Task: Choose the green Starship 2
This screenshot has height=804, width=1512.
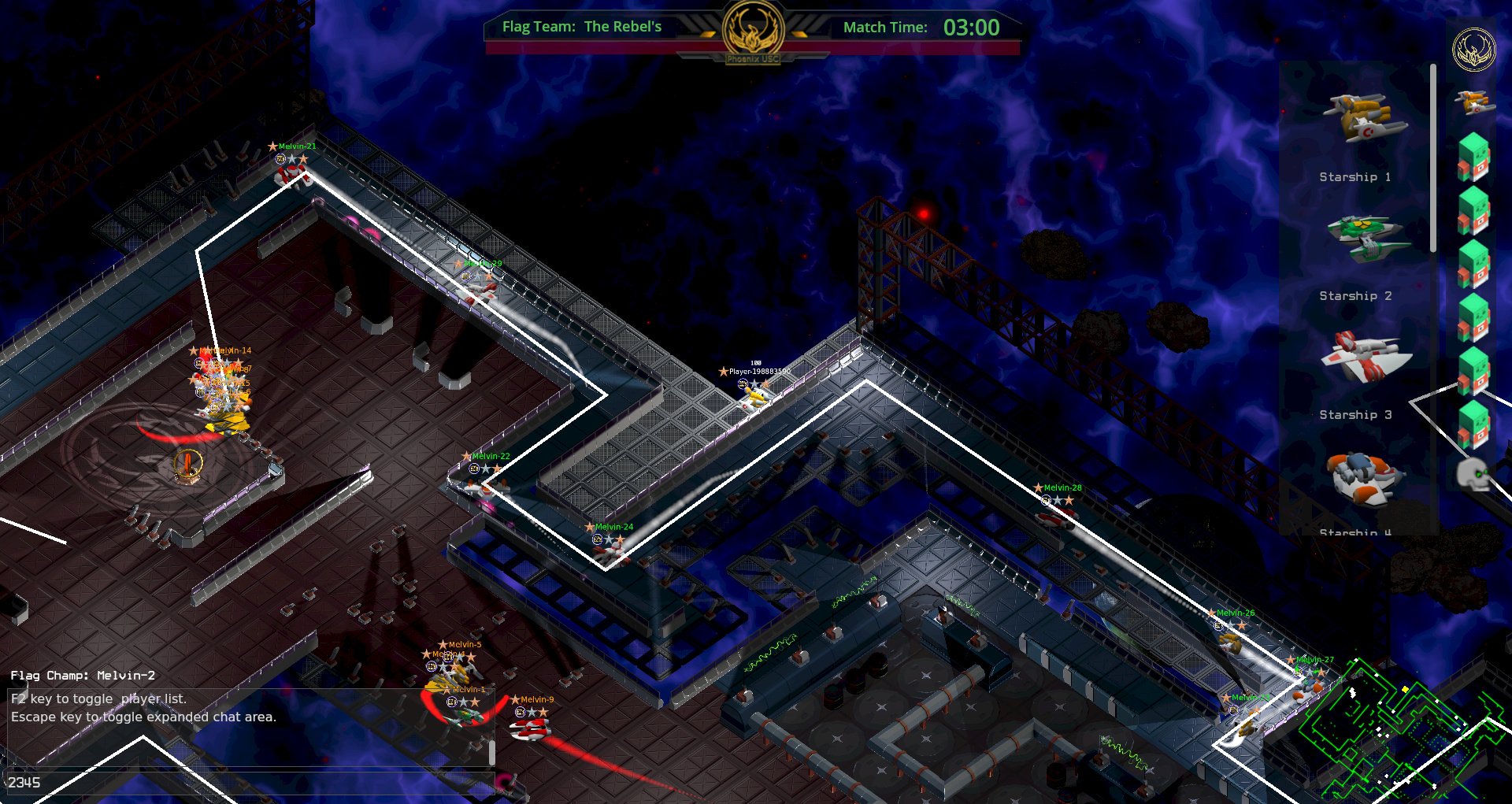Action: point(1367,238)
